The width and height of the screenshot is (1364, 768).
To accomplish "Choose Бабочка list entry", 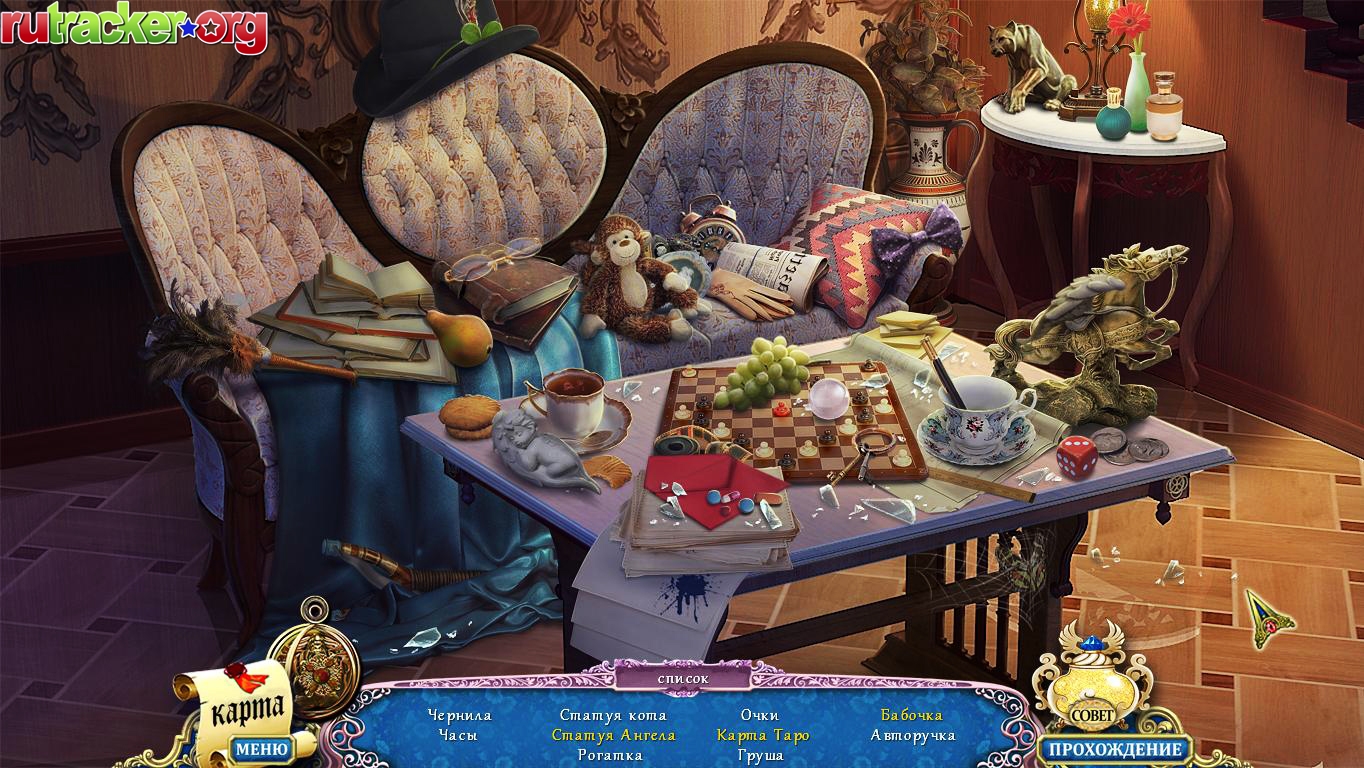I will tap(911, 715).
